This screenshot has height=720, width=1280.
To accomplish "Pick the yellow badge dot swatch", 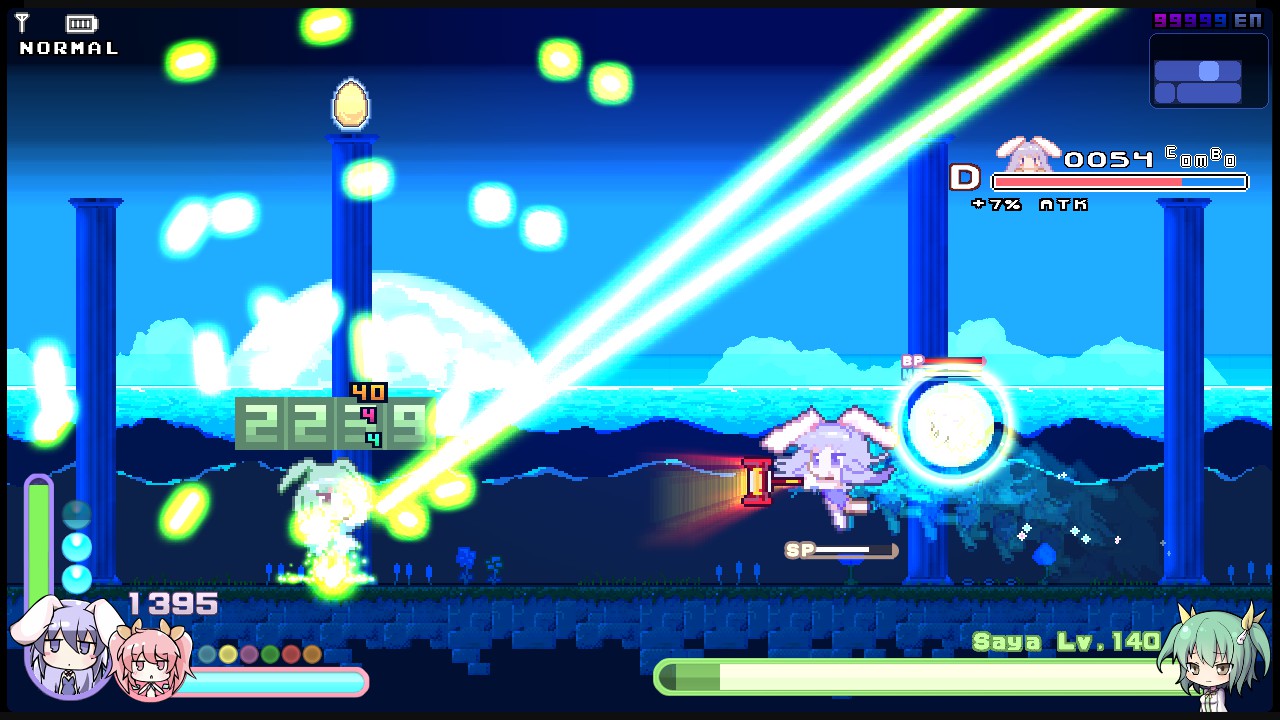I will click(x=226, y=652).
